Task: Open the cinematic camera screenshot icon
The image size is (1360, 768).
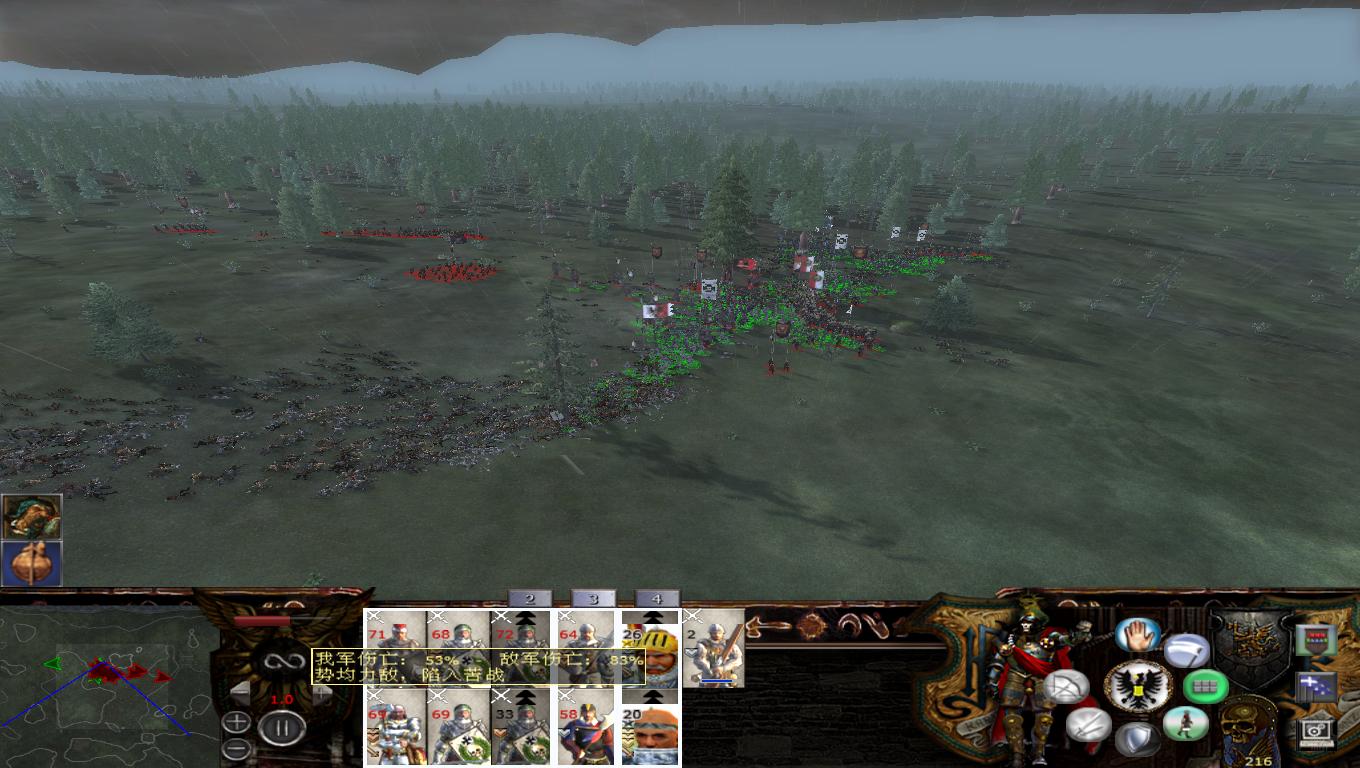Action: pos(1316,733)
